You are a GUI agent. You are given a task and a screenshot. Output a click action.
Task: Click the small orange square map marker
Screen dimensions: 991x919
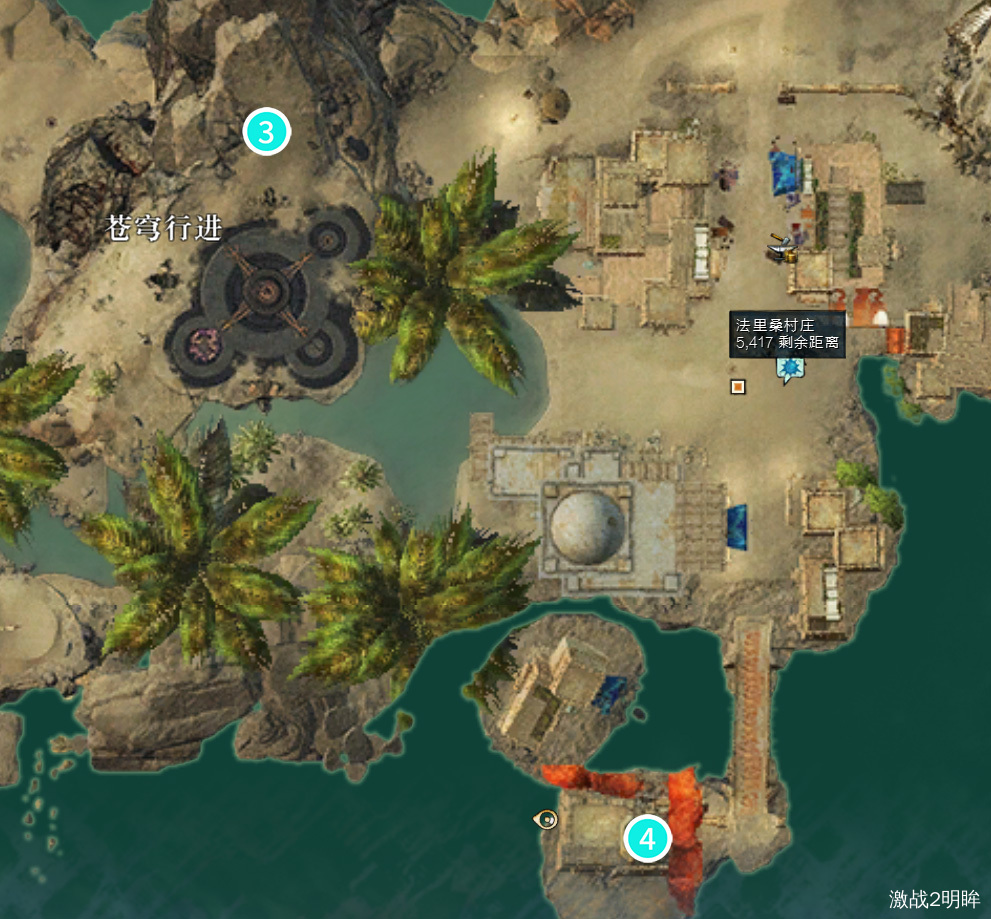tap(738, 387)
